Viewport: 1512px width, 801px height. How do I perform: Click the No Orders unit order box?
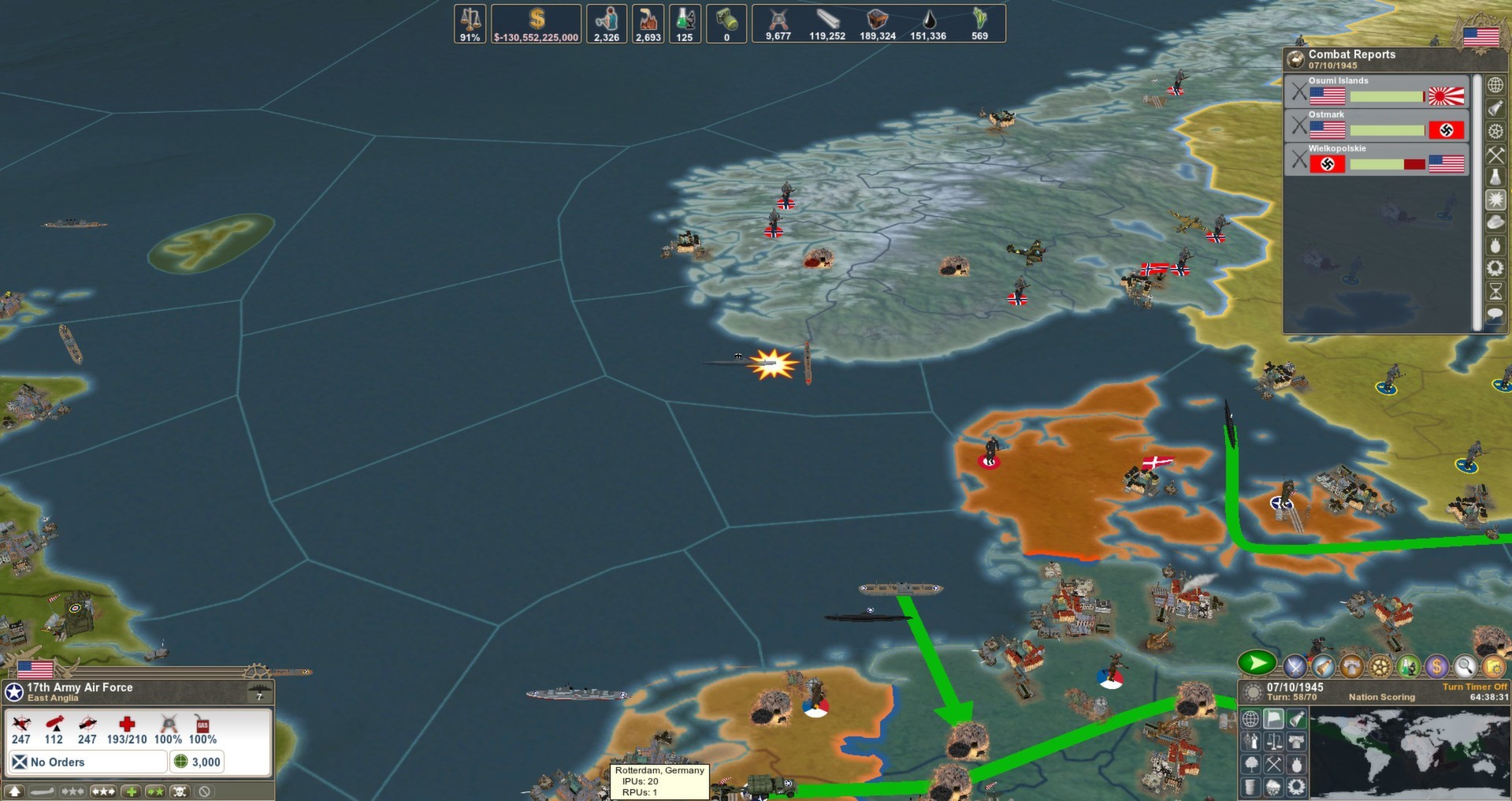[x=87, y=762]
